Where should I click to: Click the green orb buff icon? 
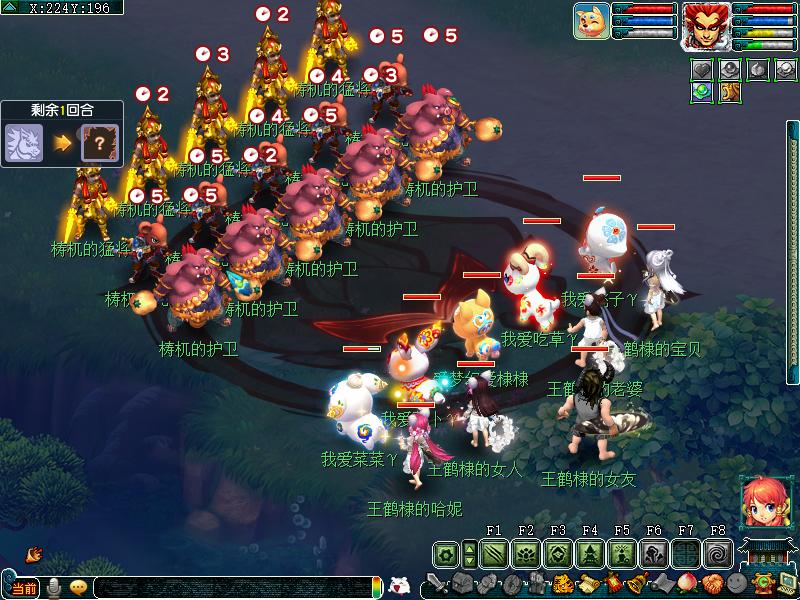coord(704,91)
